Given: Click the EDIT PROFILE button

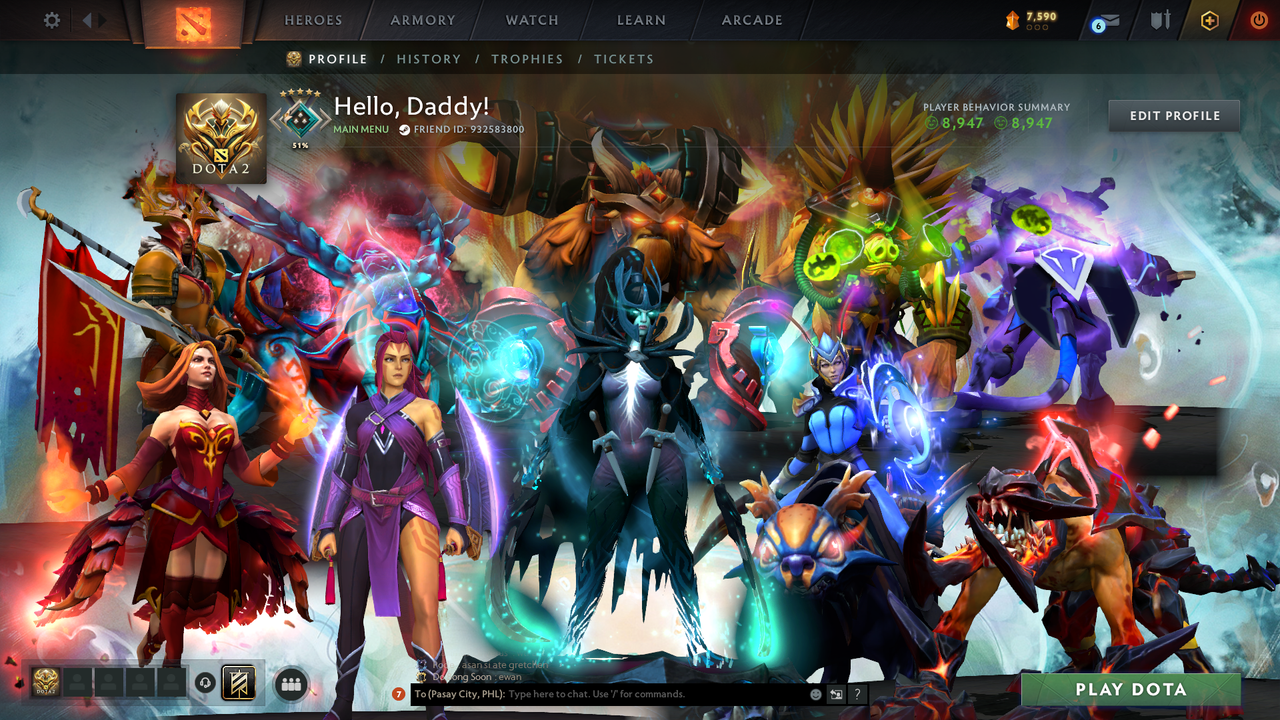Looking at the screenshot, I should coord(1173,115).
